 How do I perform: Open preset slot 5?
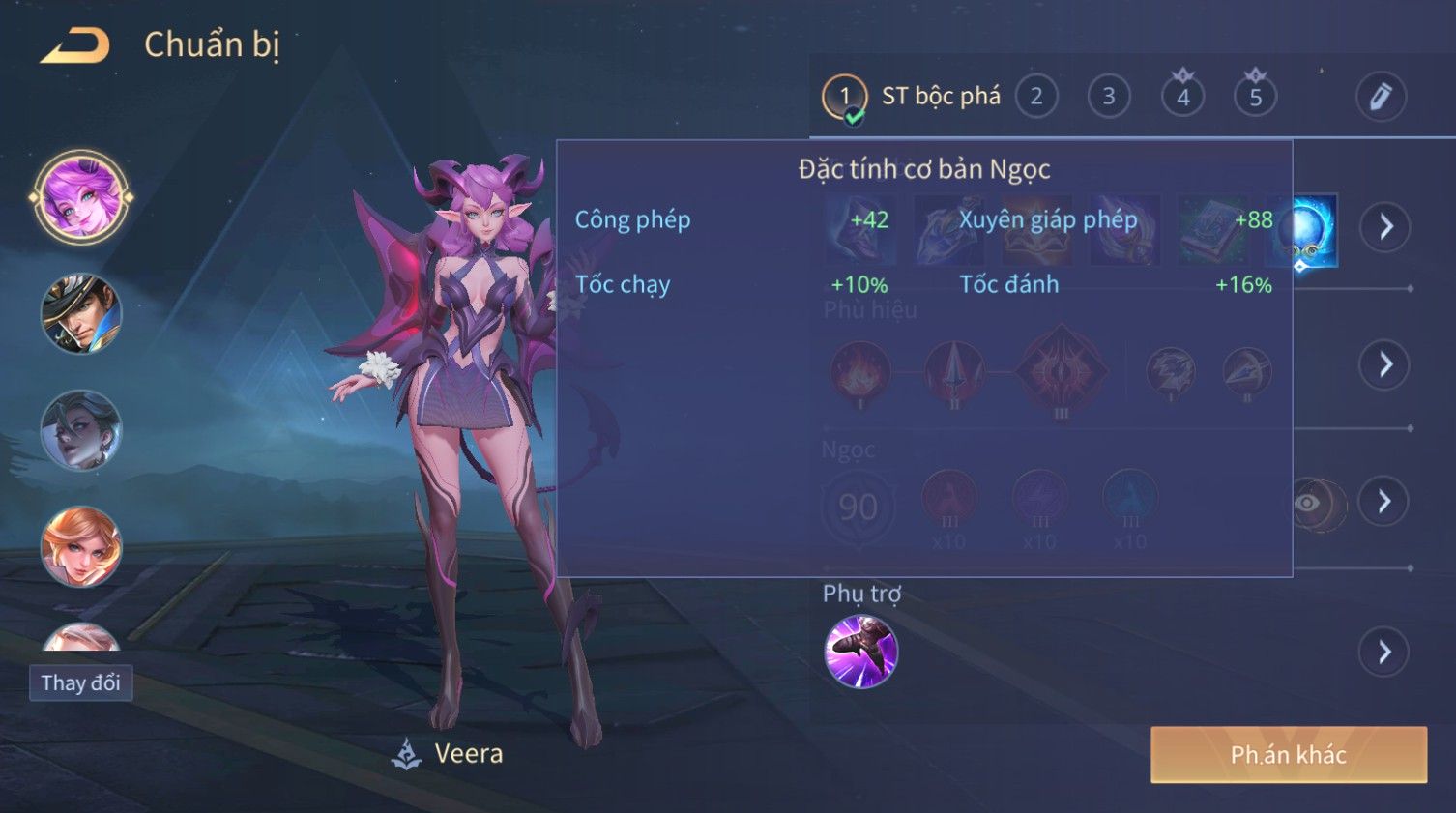pyautogui.click(x=1255, y=97)
